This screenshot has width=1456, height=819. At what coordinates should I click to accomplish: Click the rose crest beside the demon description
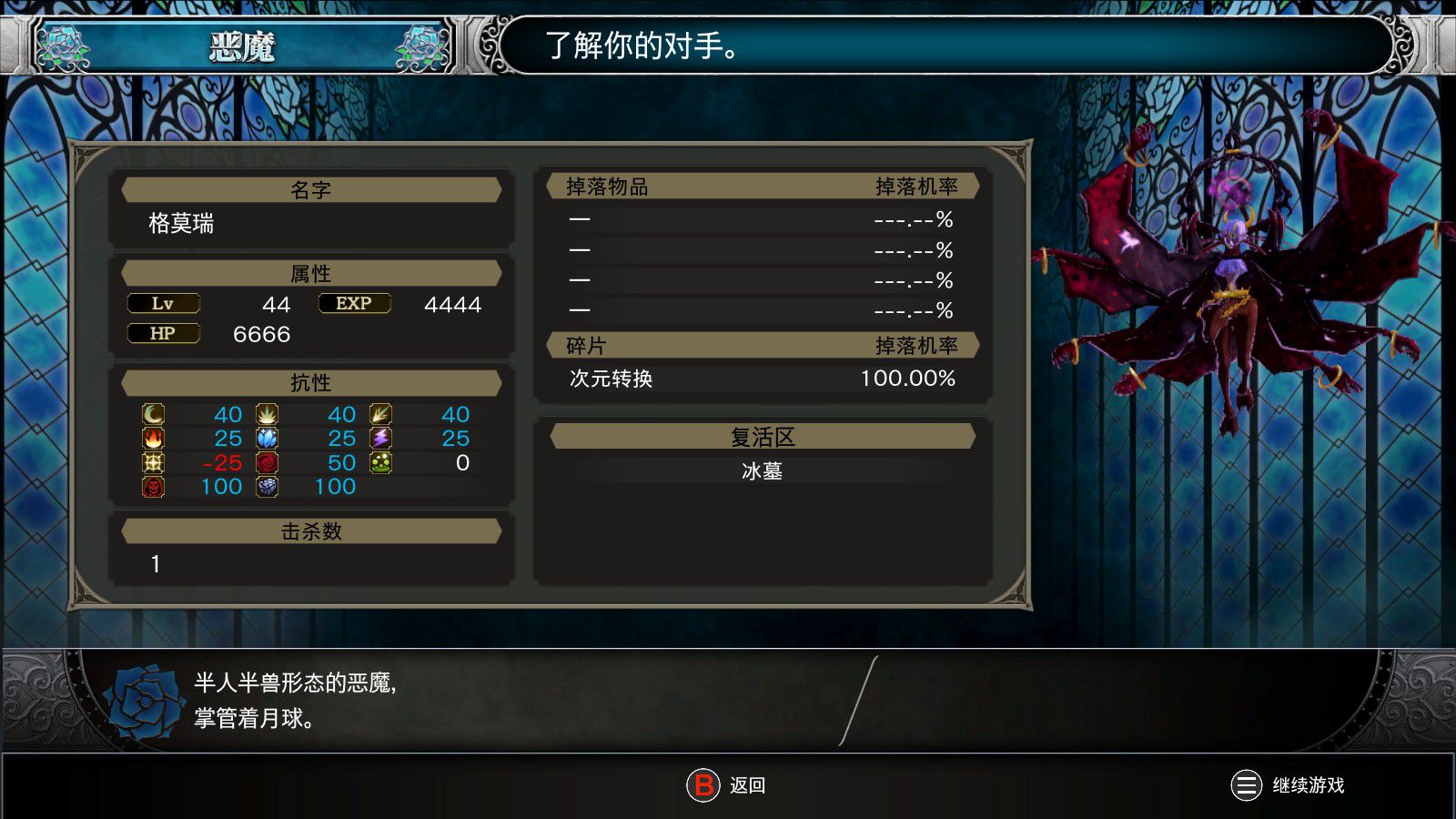tap(138, 703)
